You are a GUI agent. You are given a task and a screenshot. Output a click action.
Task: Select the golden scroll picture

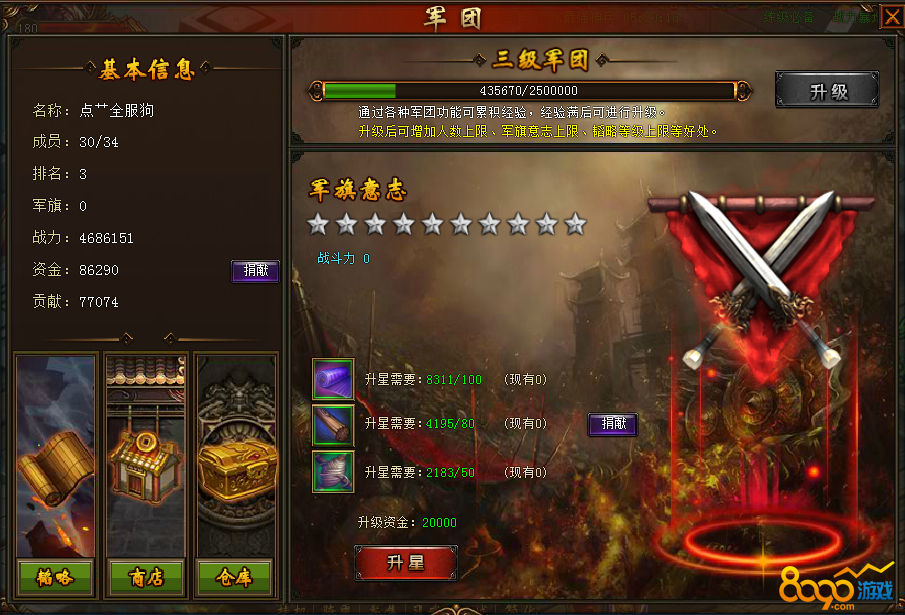coord(55,460)
